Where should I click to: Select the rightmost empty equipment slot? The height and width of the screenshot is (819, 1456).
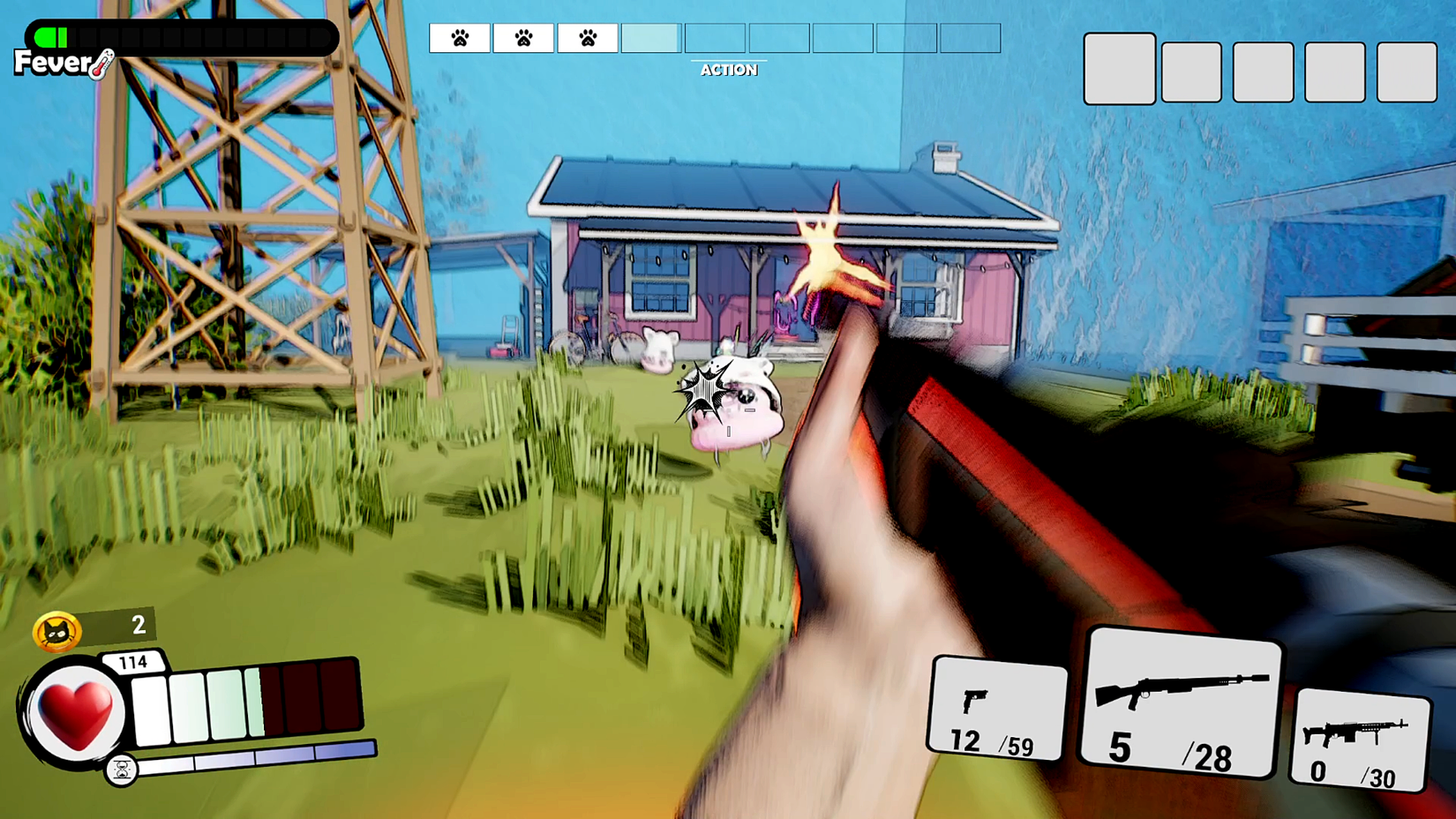(x=1407, y=72)
